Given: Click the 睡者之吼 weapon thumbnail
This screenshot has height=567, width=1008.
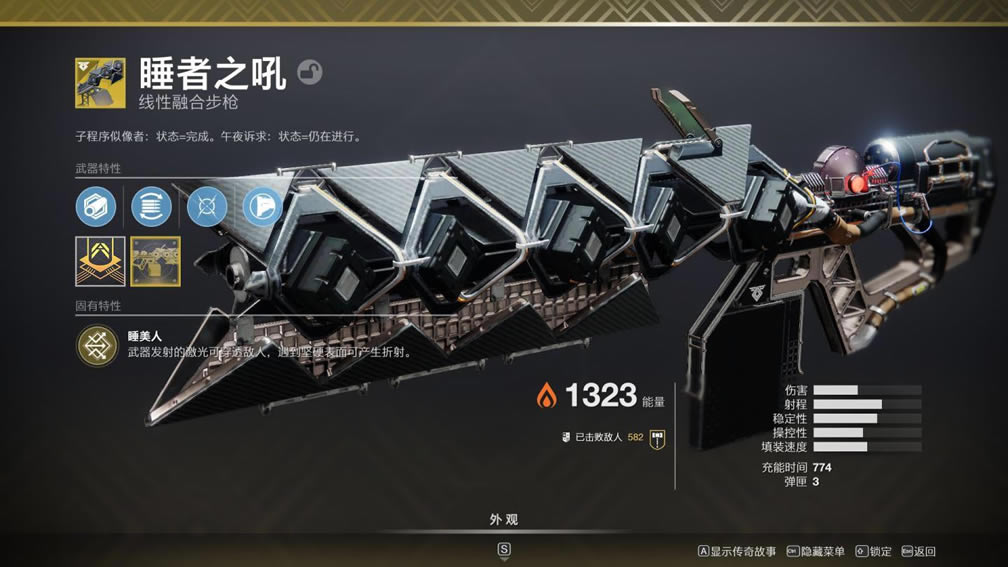Looking at the screenshot, I should coord(100,82).
